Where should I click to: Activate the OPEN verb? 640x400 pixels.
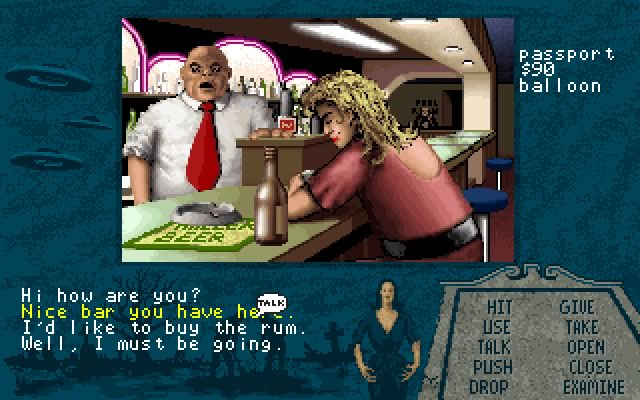point(584,347)
